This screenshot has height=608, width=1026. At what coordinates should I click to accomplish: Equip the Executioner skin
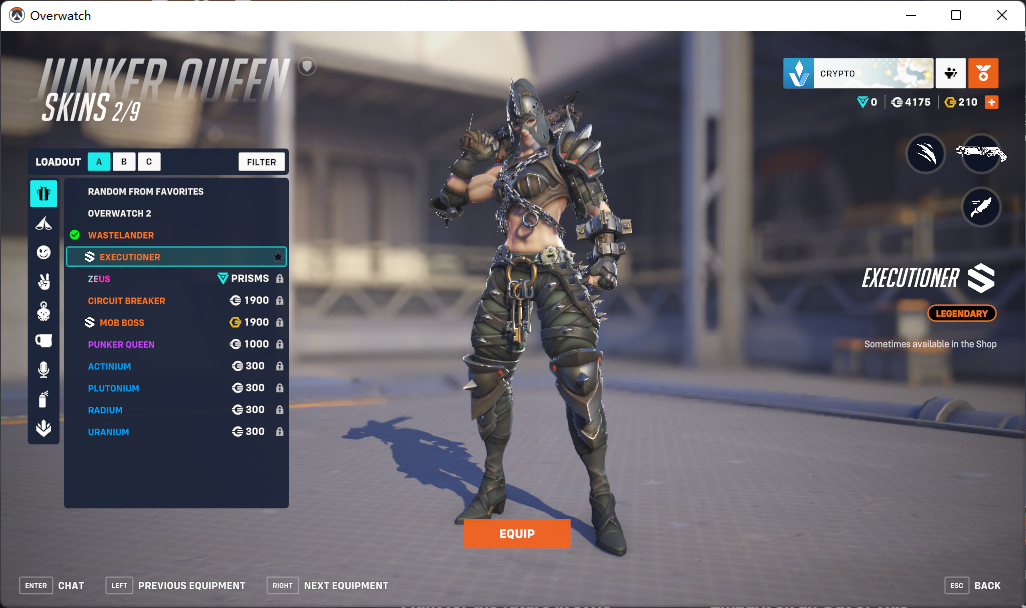point(516,534)
